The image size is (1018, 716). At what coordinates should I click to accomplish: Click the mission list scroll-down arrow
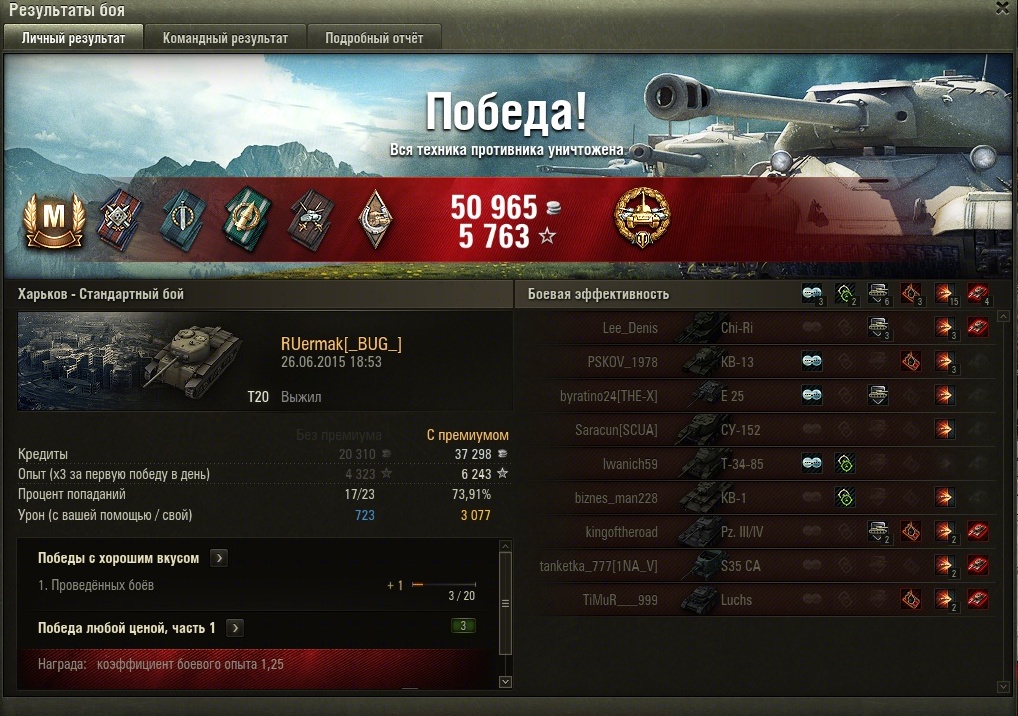[x=505, y=681]
